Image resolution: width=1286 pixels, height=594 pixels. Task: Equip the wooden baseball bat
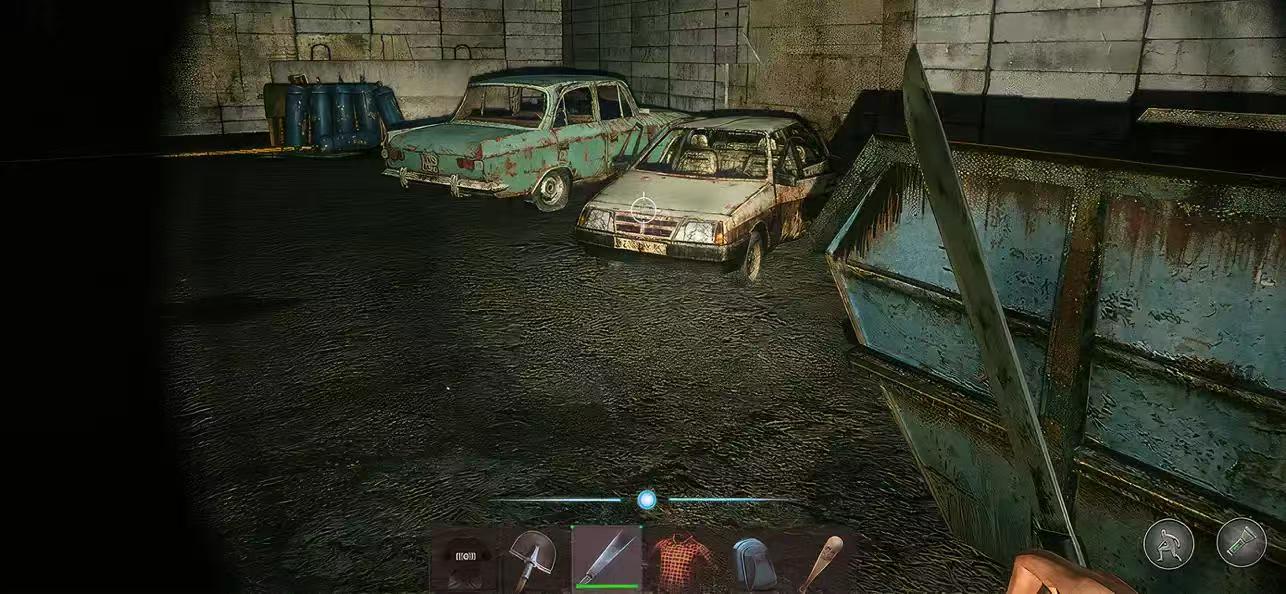[x=819, y=558]
